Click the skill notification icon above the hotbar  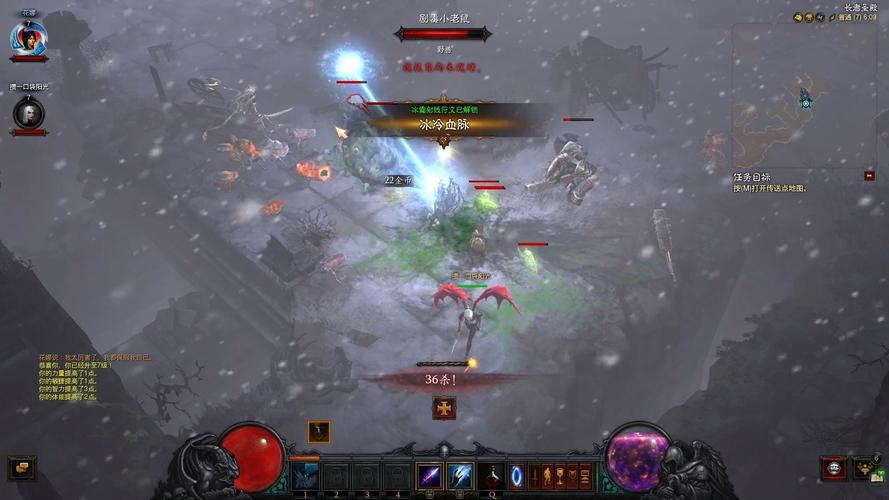(x=319, y=431)
